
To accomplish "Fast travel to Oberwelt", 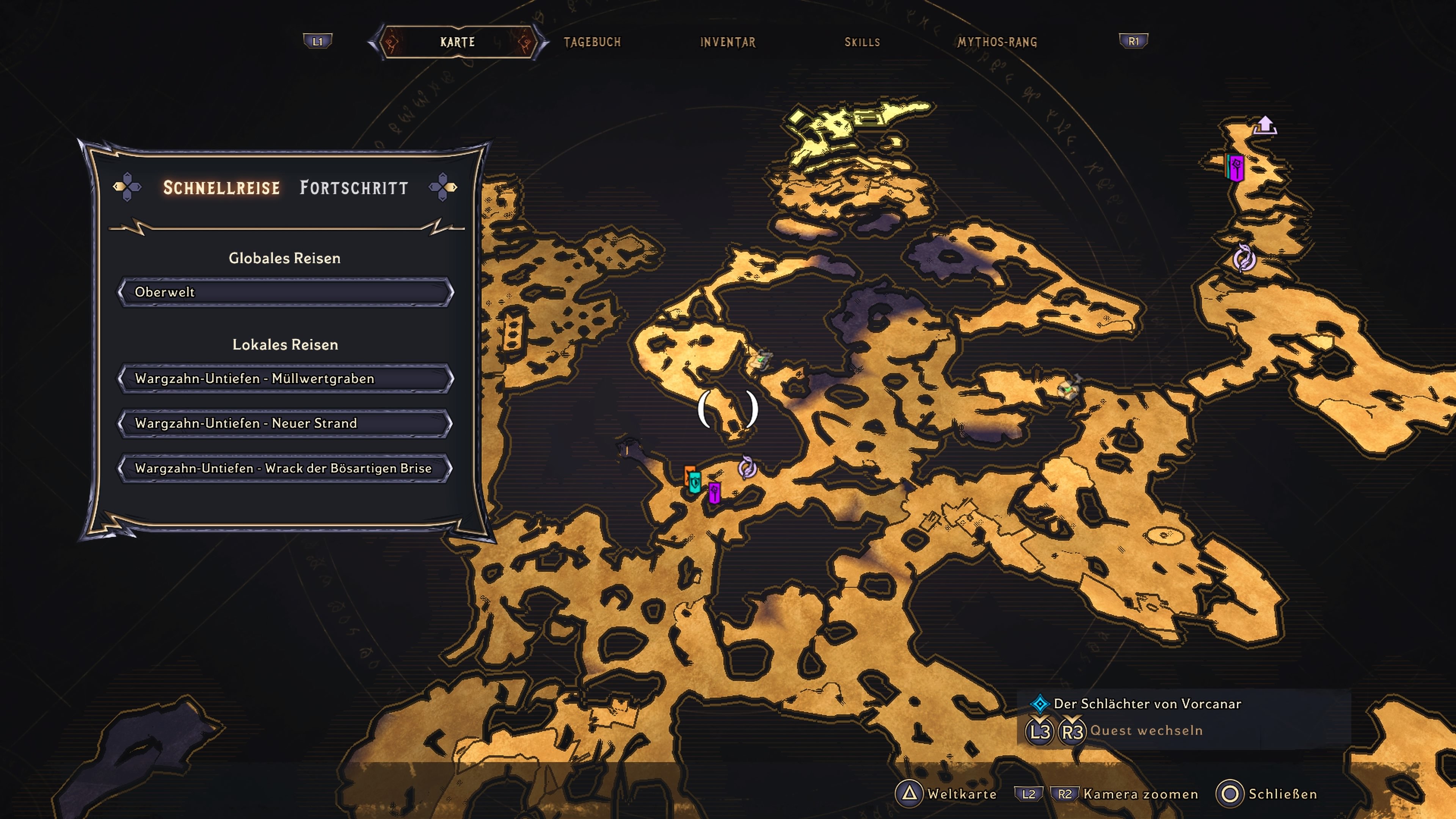I will [285, 292].
